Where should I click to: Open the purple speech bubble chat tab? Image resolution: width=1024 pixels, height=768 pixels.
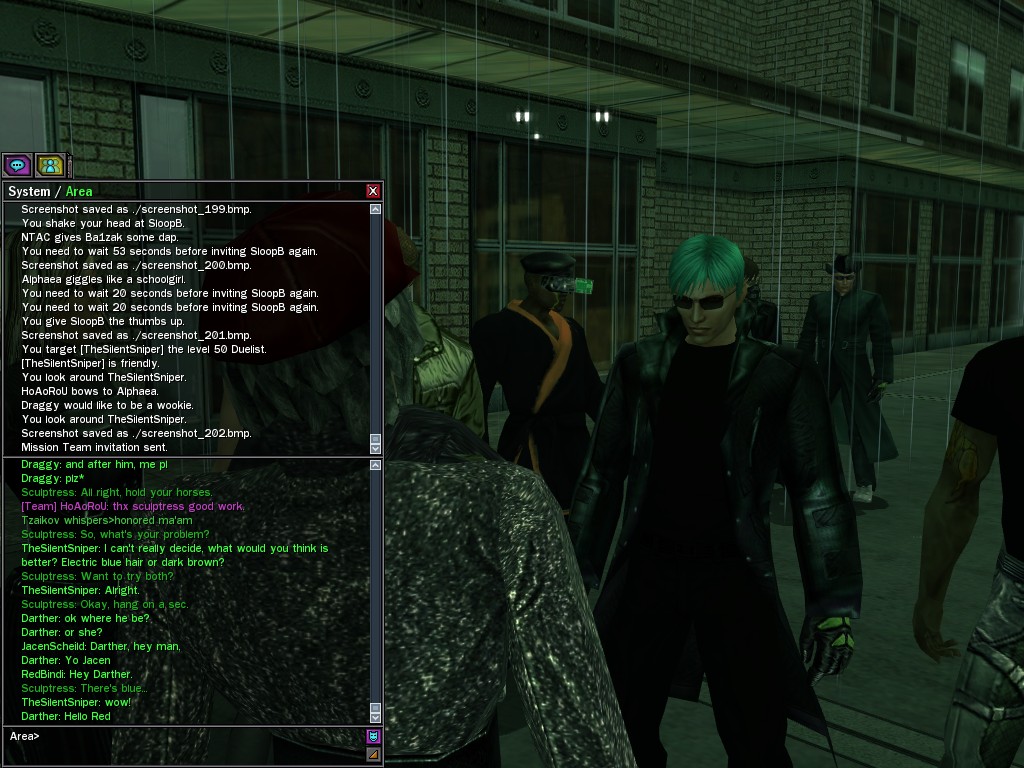pos(17,165)
